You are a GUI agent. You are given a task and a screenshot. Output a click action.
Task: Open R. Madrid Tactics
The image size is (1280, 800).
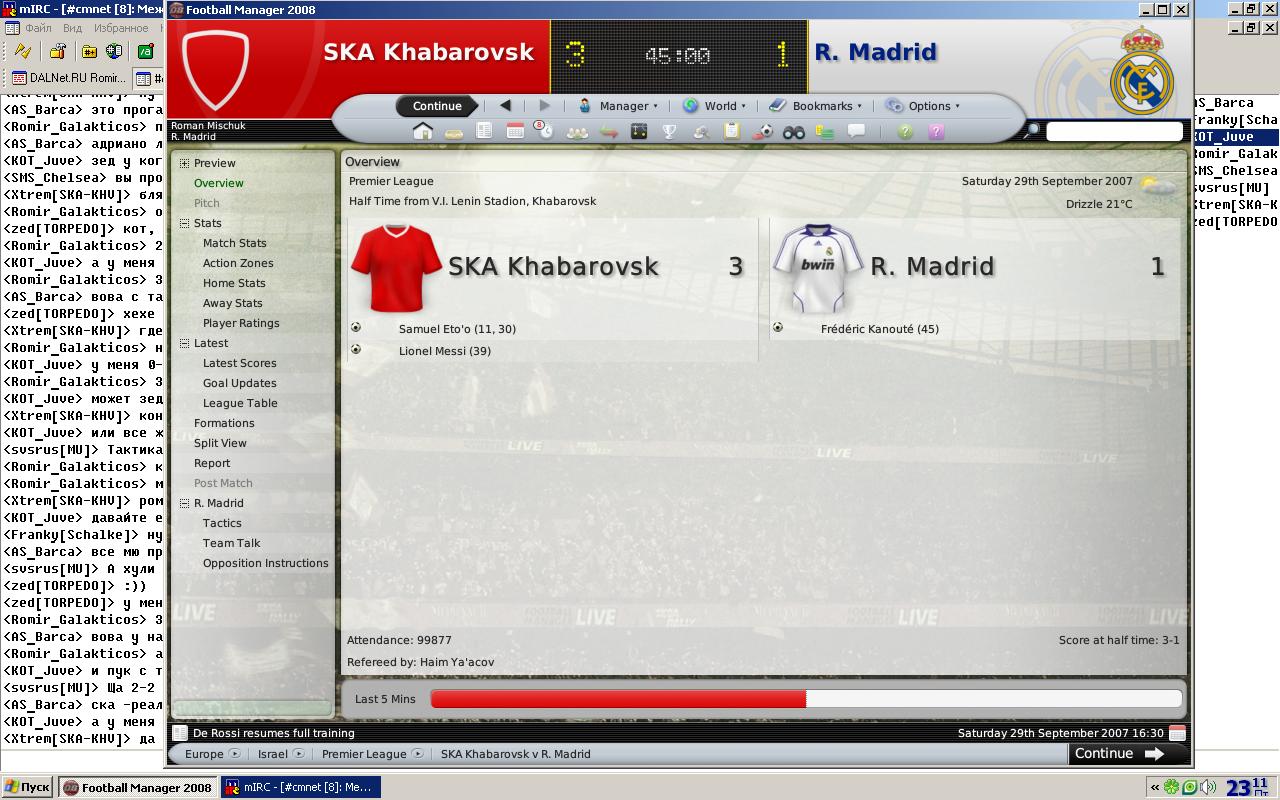pos(222,523)
